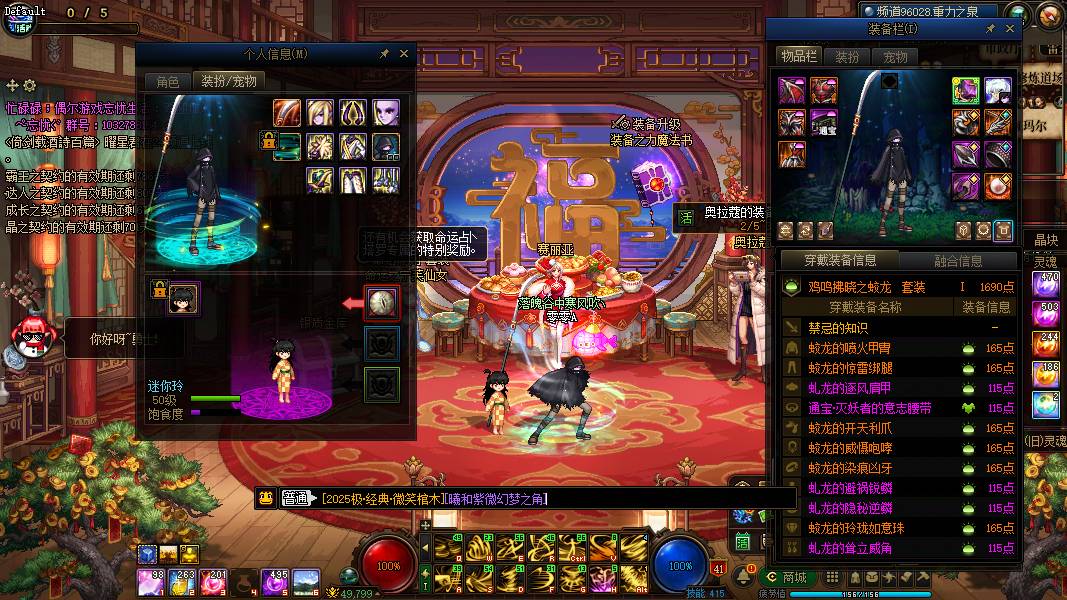The image size is (1067, 600).
Task: Switch to the 装扮 tab in equipment panel
Action: pyautogui.click(x=847, y=57)
